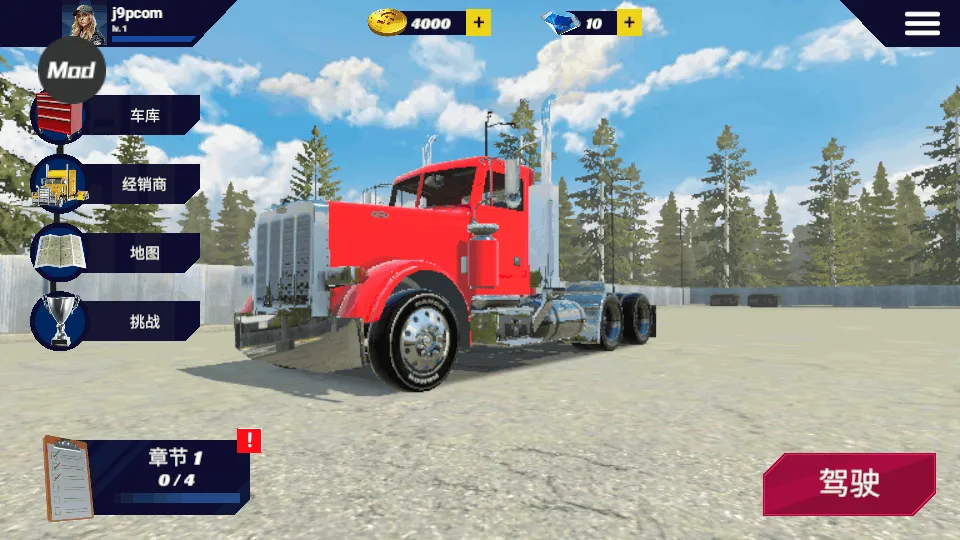This screenshot has width=960, height=540.
Task: Open the 地图 map menu
Action: (130, 253)
